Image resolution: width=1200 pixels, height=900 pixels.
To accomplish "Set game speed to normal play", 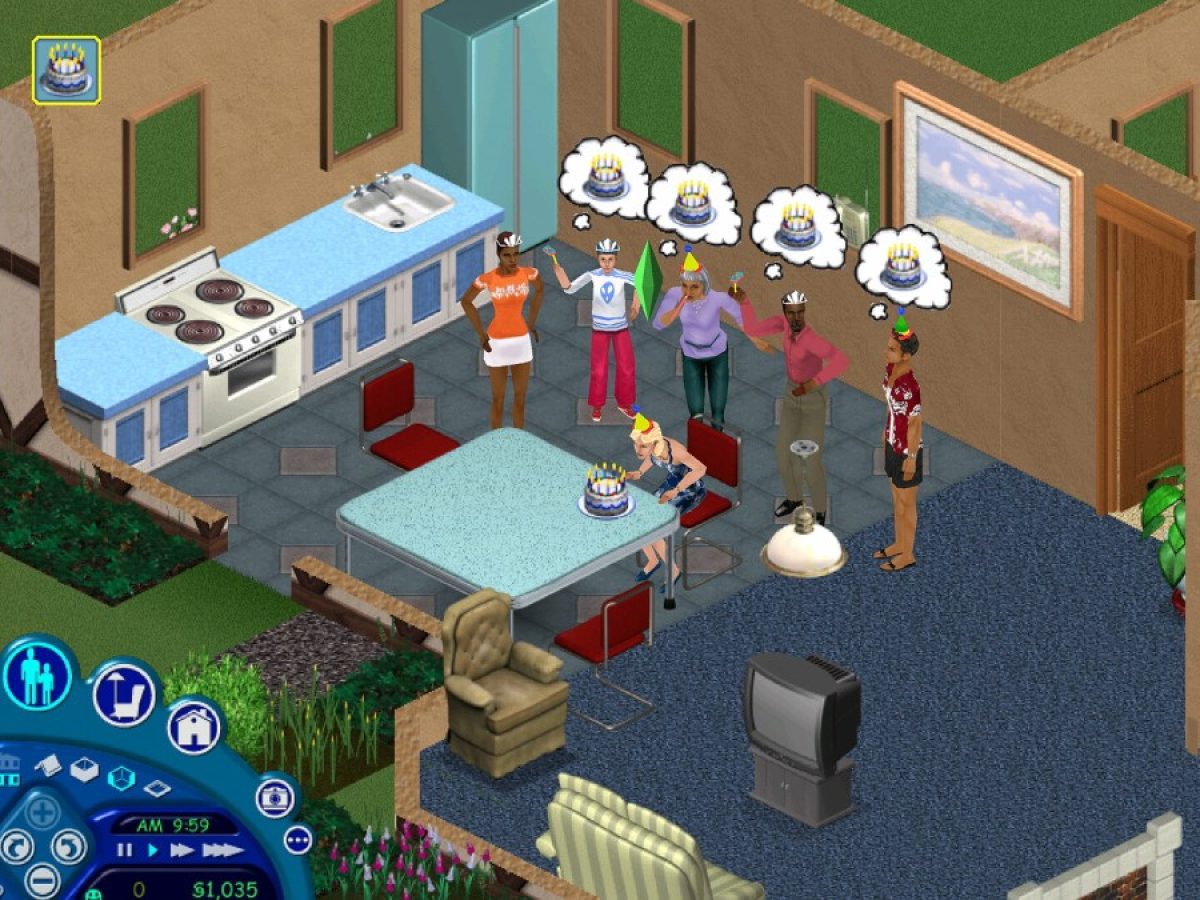I will [x=153, y=850].
